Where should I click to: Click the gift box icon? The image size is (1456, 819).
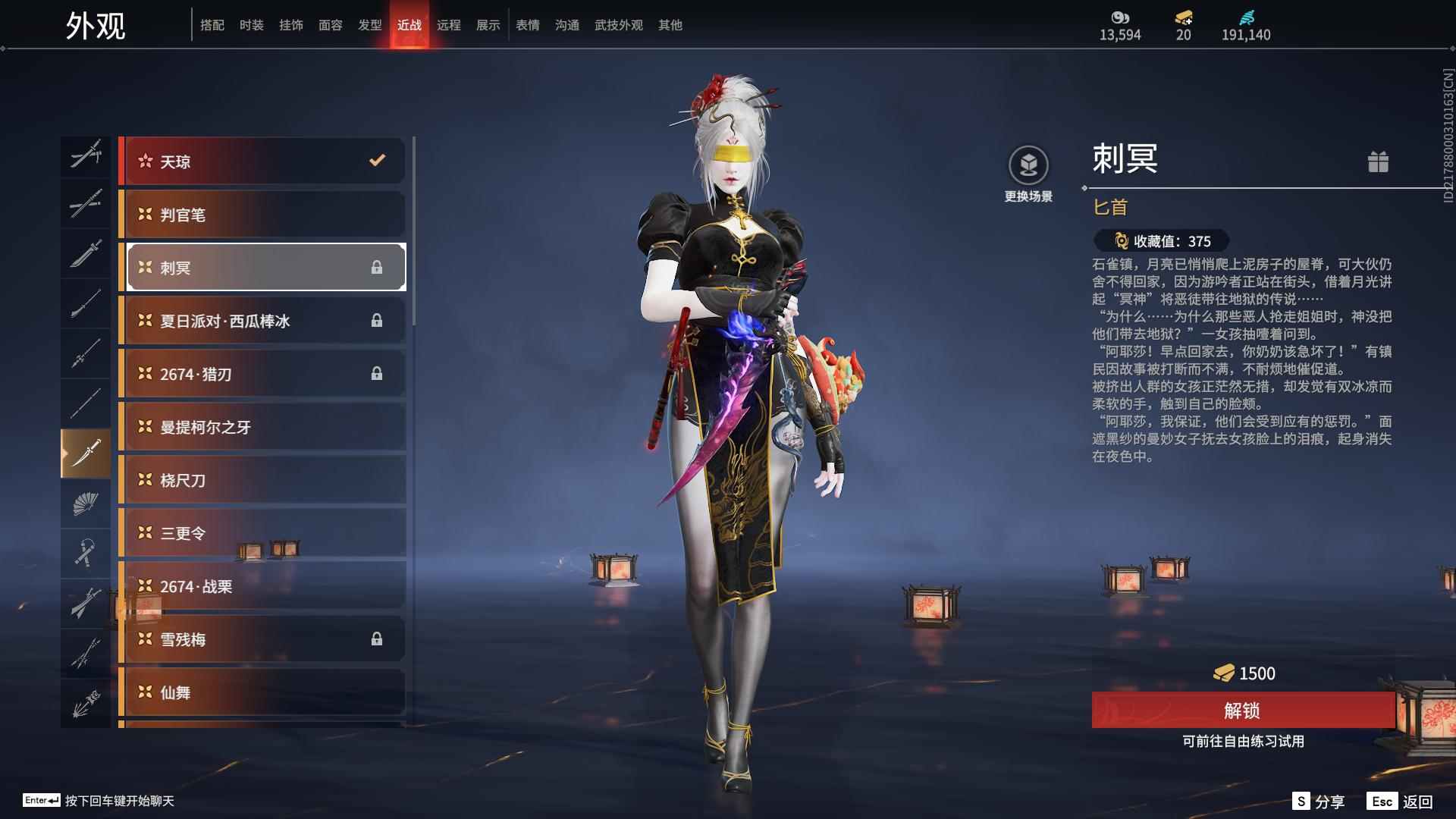pos(1378,162)
